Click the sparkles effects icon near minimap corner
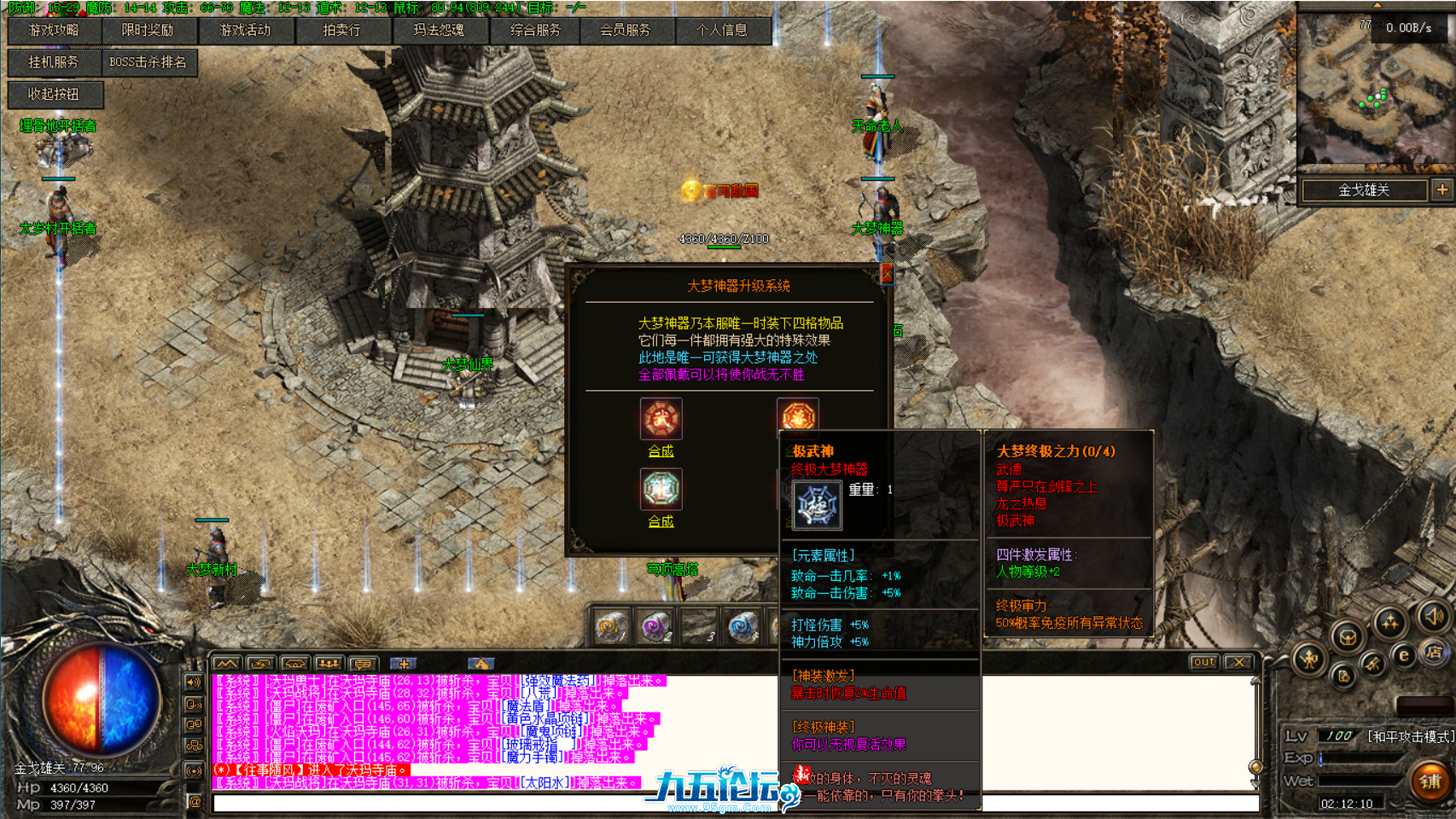 coord(1388,620)
